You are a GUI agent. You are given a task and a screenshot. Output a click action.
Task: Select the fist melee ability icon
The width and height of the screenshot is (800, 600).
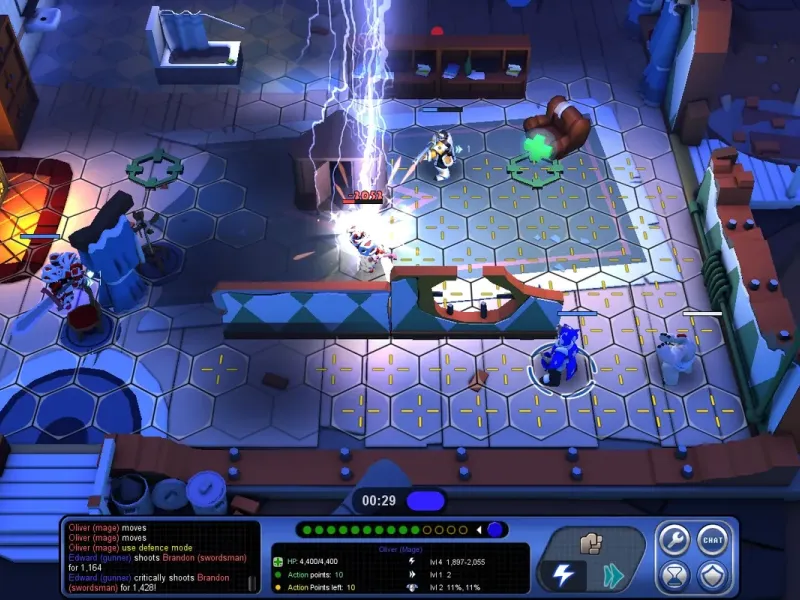click(590, 543)
